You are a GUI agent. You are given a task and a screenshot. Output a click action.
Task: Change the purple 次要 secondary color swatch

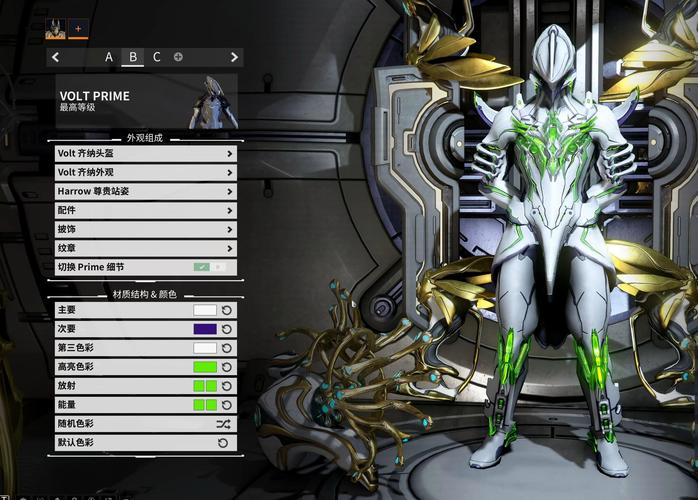click(205, 329)
